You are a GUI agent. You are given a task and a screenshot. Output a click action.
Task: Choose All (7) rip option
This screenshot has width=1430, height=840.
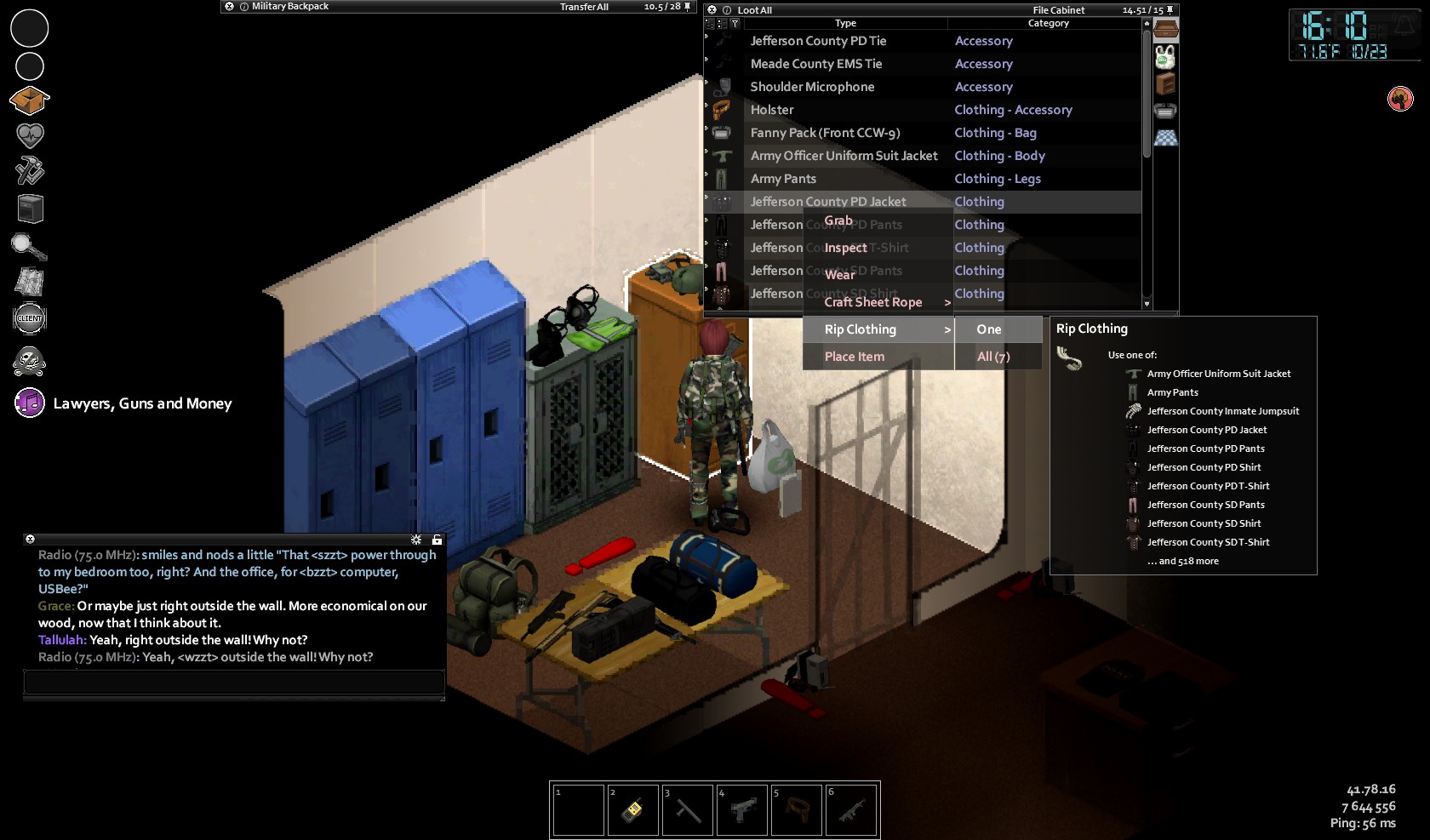(993, 357)
